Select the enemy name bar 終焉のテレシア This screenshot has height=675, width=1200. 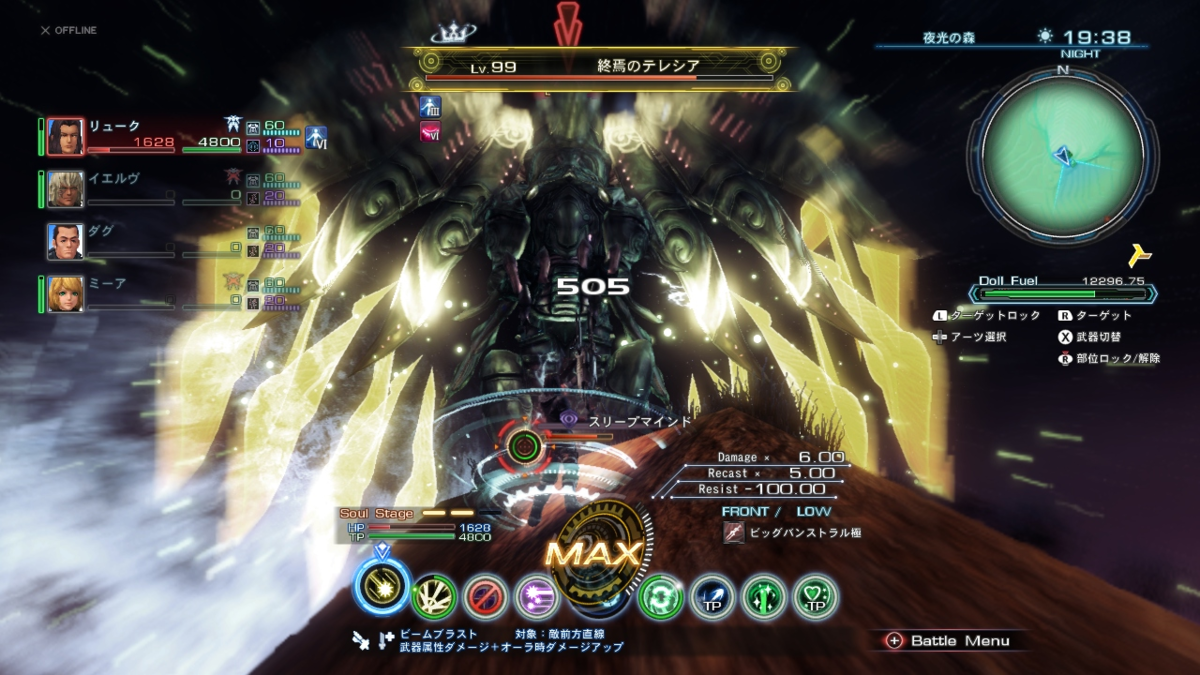click(600, 67)
